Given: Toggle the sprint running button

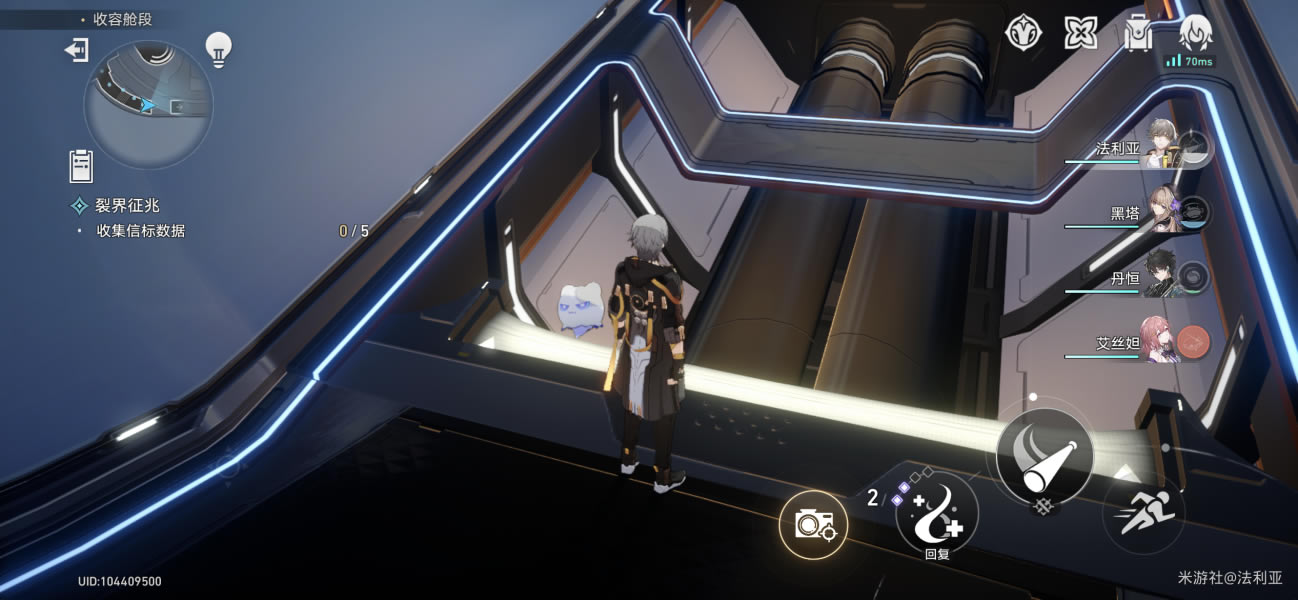Looking at the screenshot, I should [1144, 514].
